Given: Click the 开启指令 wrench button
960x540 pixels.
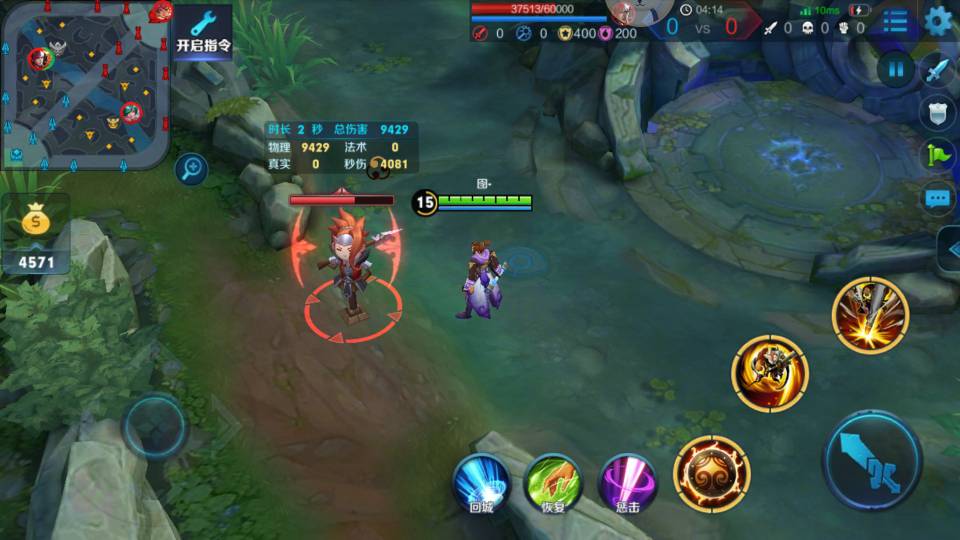Looking at the screenshot, I should pyautogui.click(x=204, y=31).
